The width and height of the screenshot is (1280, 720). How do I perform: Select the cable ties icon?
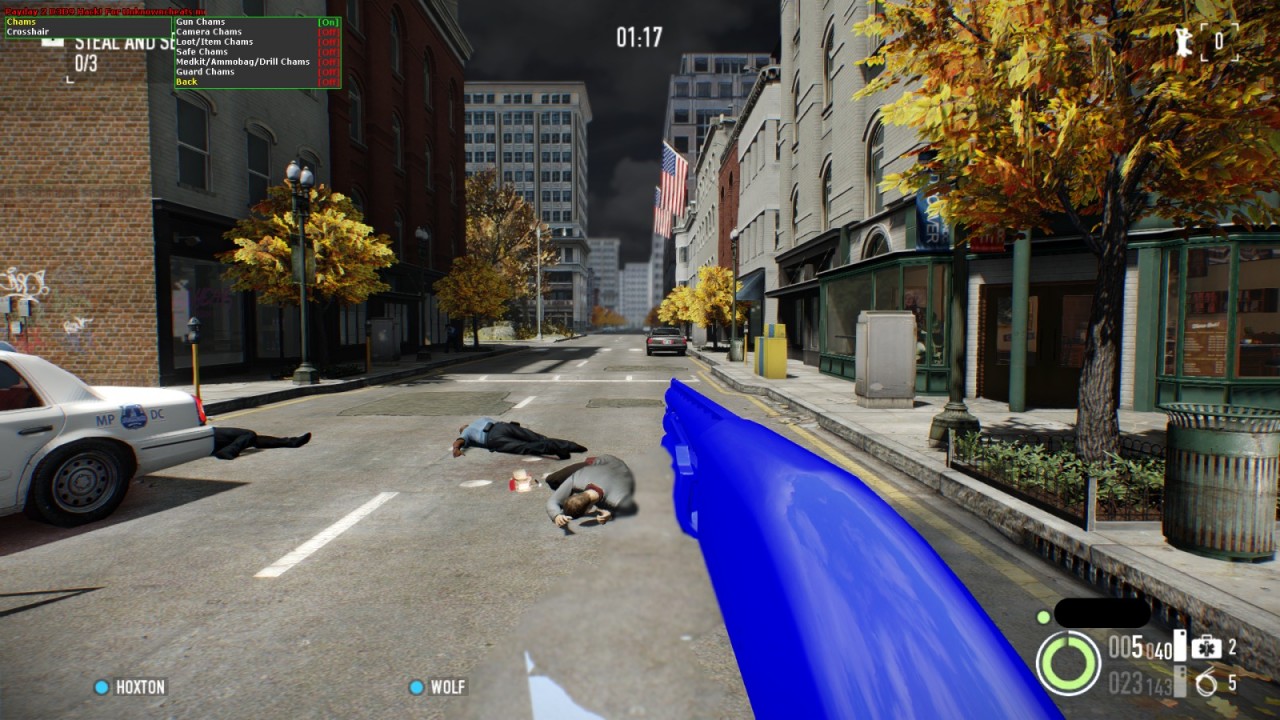pyautogui.click(x=1205, y=684)
